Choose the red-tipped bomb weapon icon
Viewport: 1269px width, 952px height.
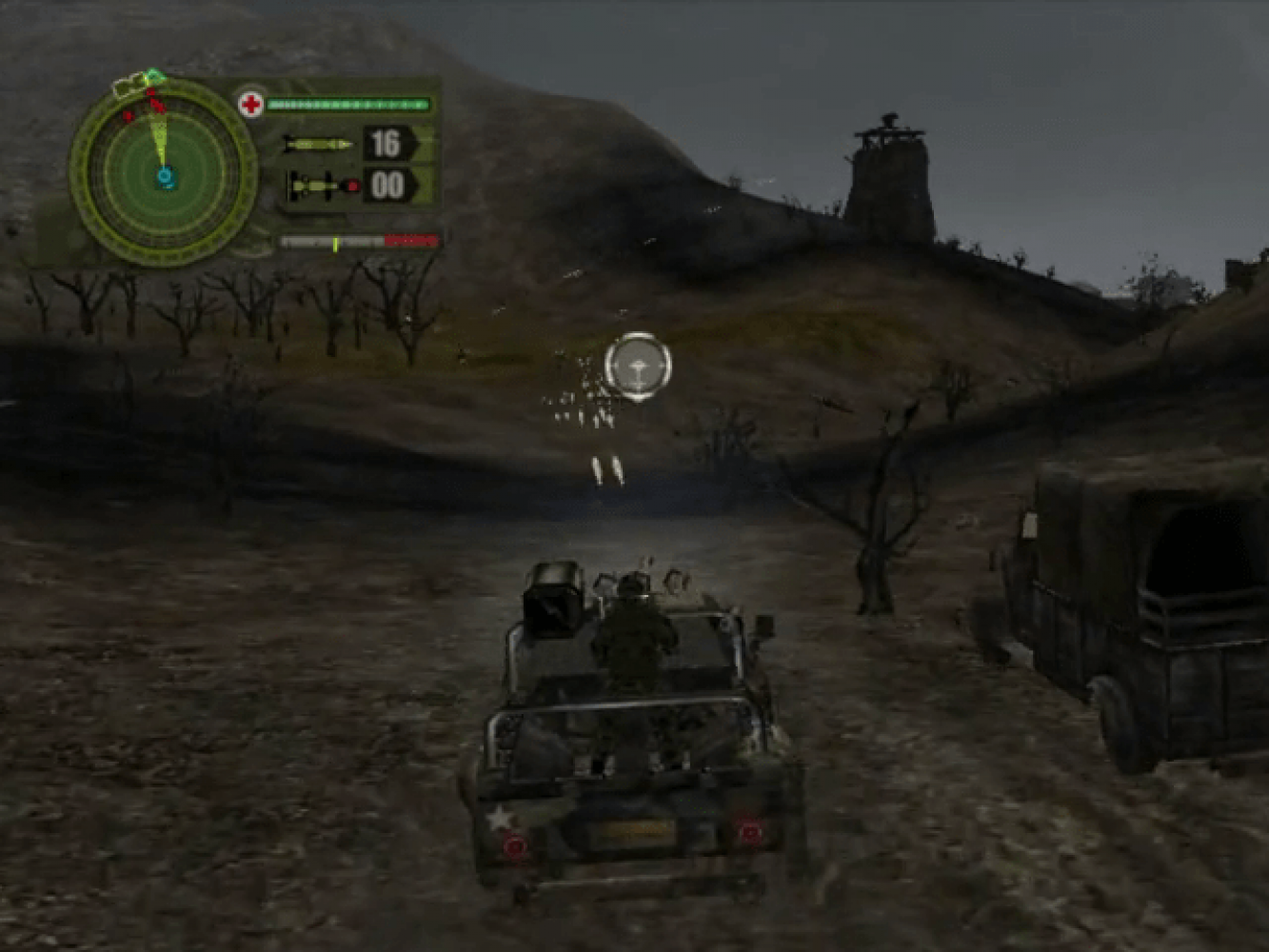pyautogui.click(x=323, y=185)
